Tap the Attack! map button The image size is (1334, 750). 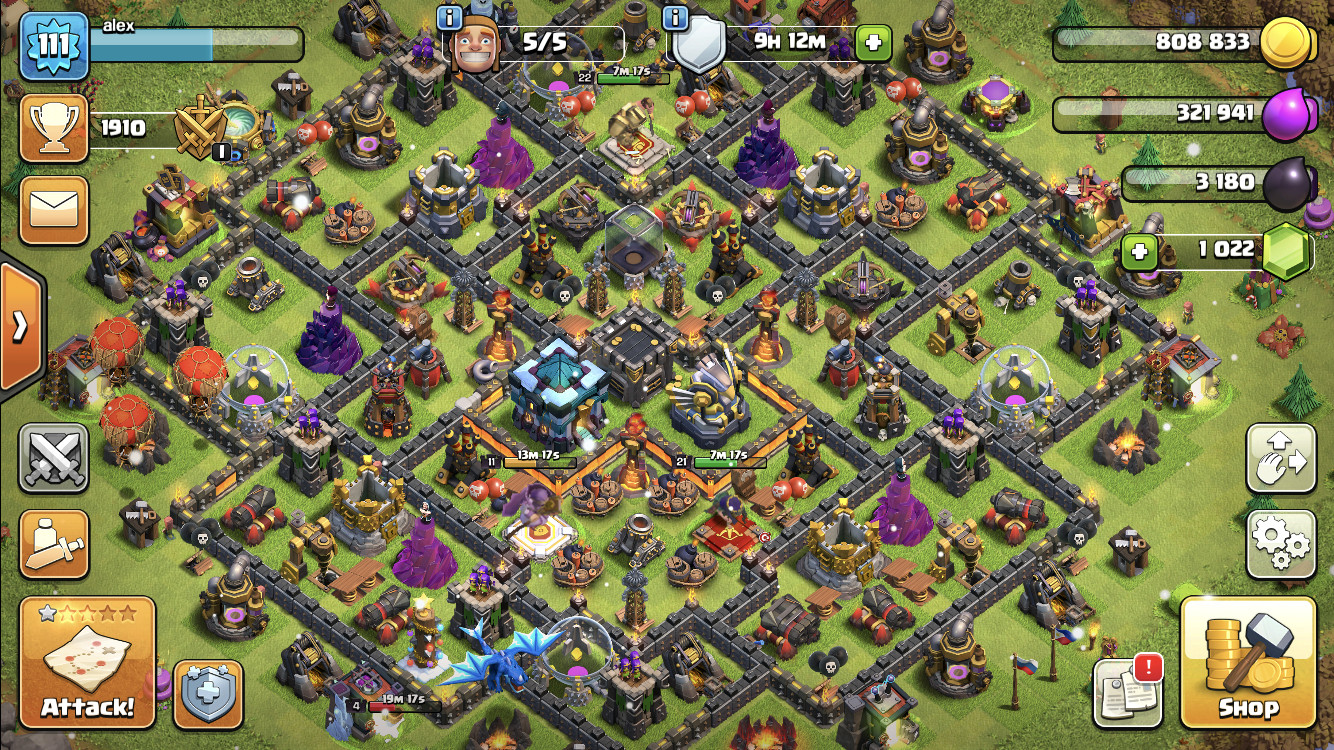coord(87,662)
